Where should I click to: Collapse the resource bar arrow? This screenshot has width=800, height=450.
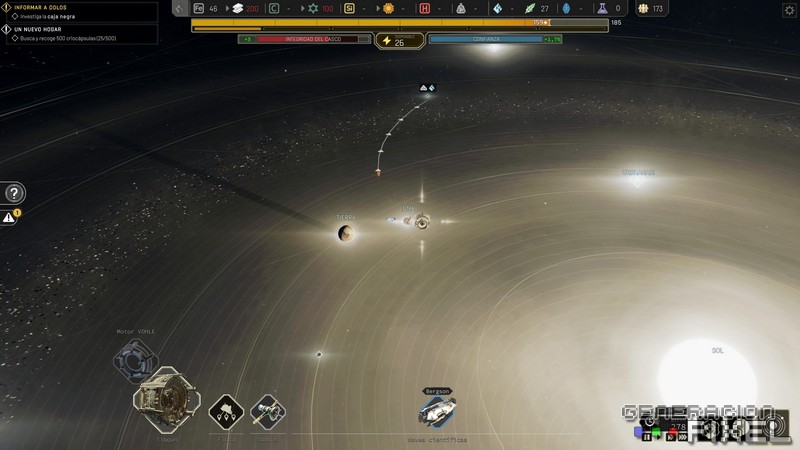[179, 9]
